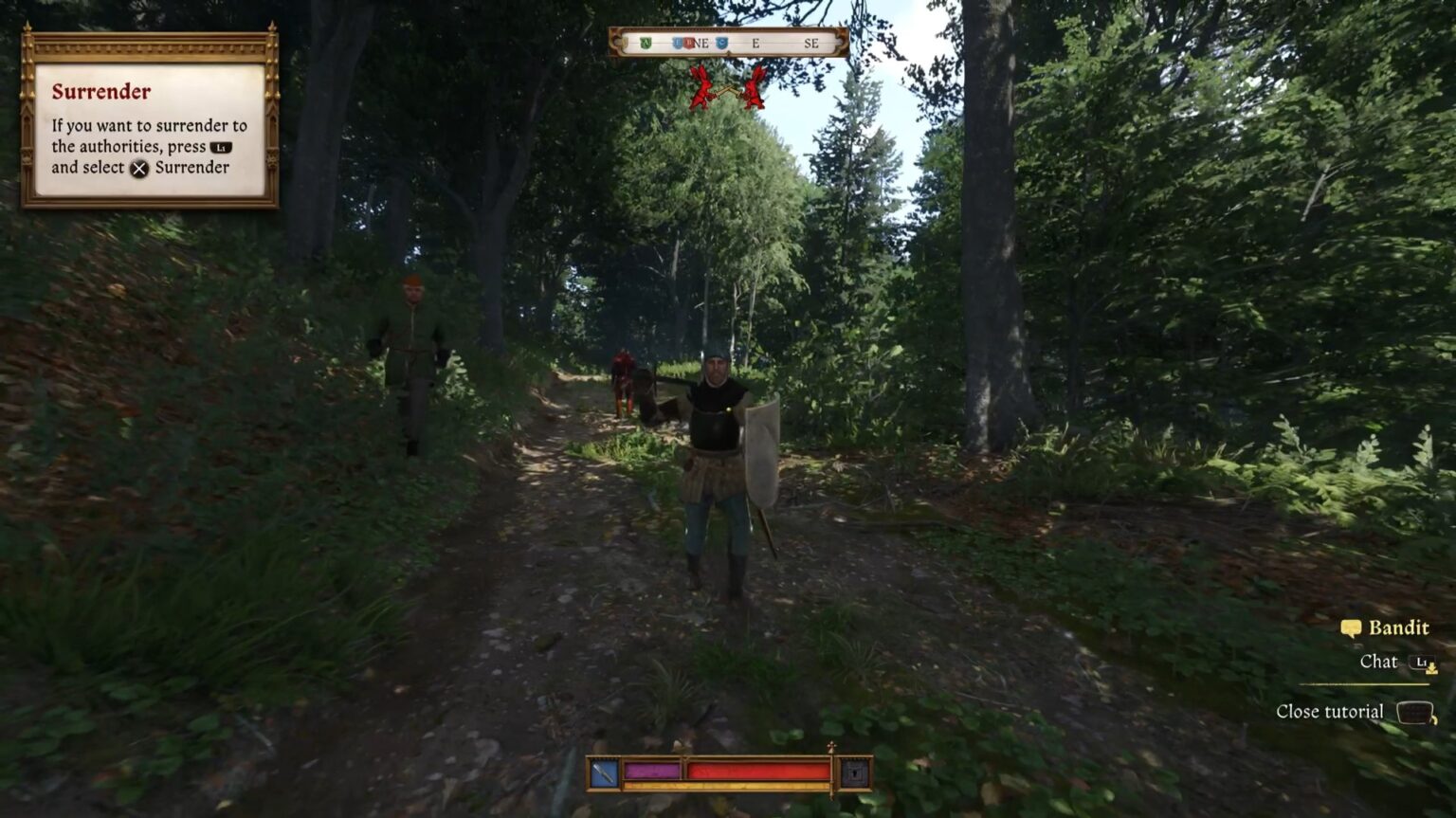Screen dimensions: 1456x818
Task: Toggle the compass pointer notch at center
Action: (x=729, y=52)
